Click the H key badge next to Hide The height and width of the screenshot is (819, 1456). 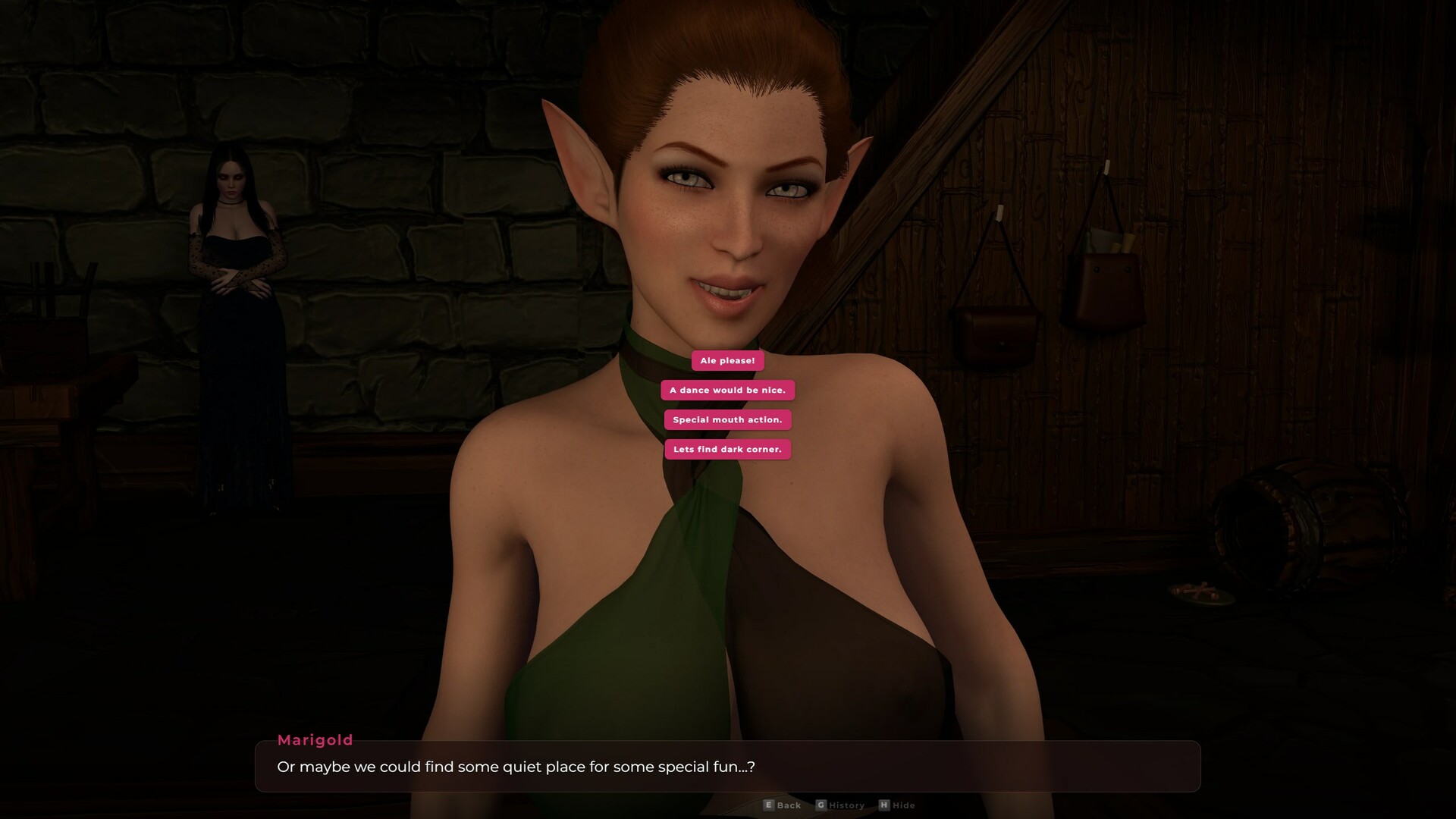tap(885, 805)
